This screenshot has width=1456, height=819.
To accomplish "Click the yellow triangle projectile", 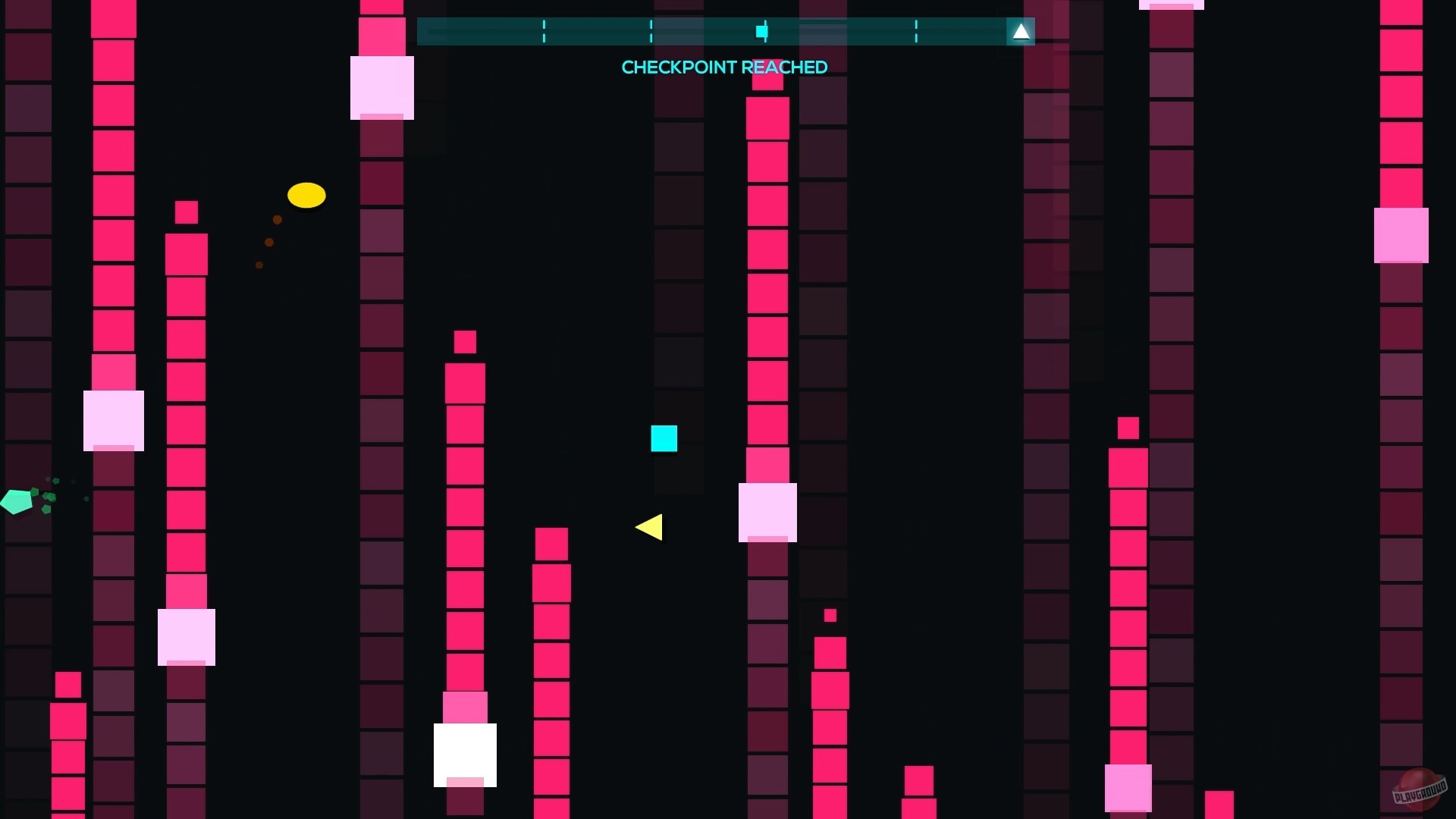I will (649, 529).
